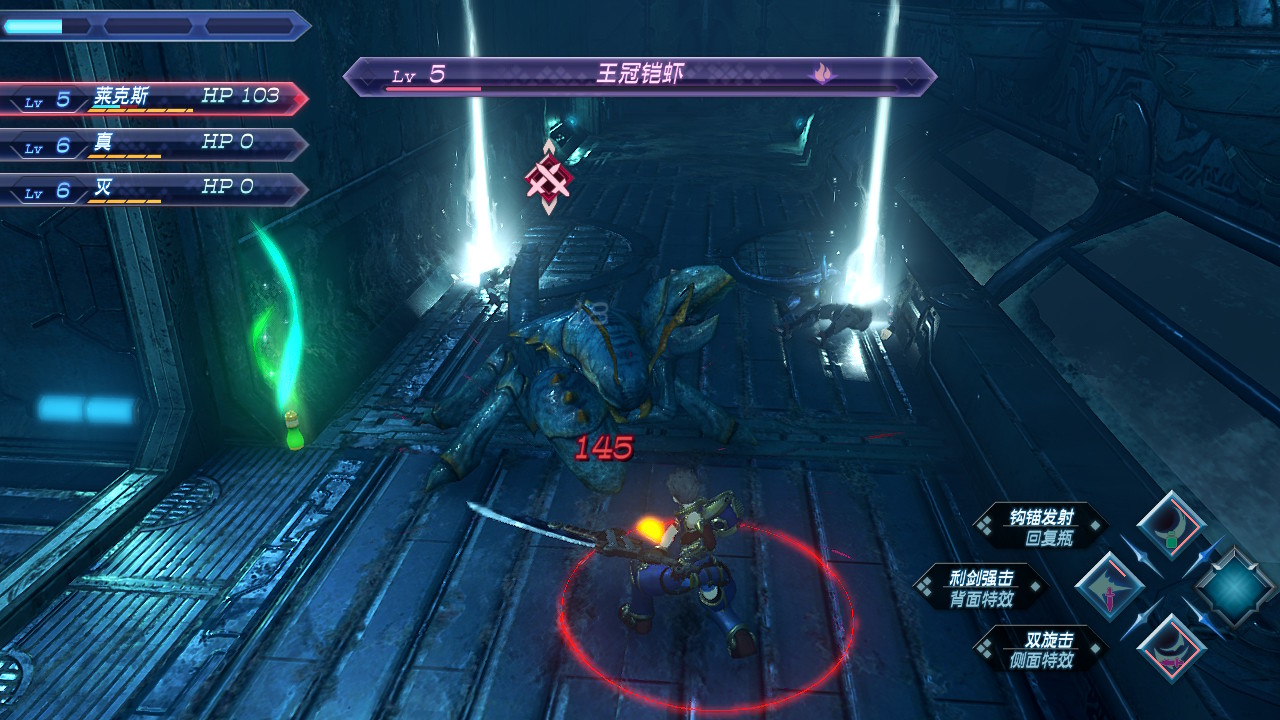Click the top art icon with the green potion
This screenshot has width=1280, height=720.
pyautogui.click(x=1170, y=524)
